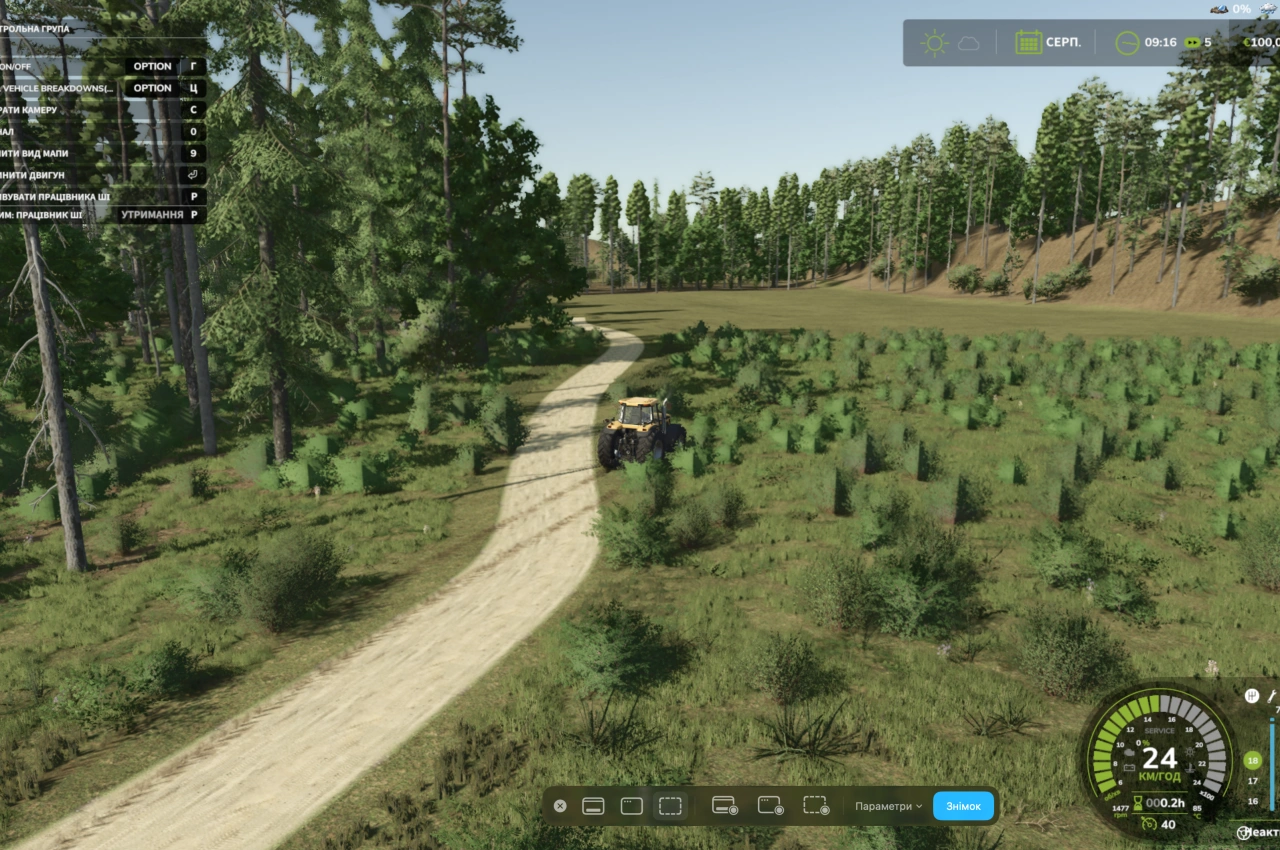Click the calendar month icon

click(1028, 43)
